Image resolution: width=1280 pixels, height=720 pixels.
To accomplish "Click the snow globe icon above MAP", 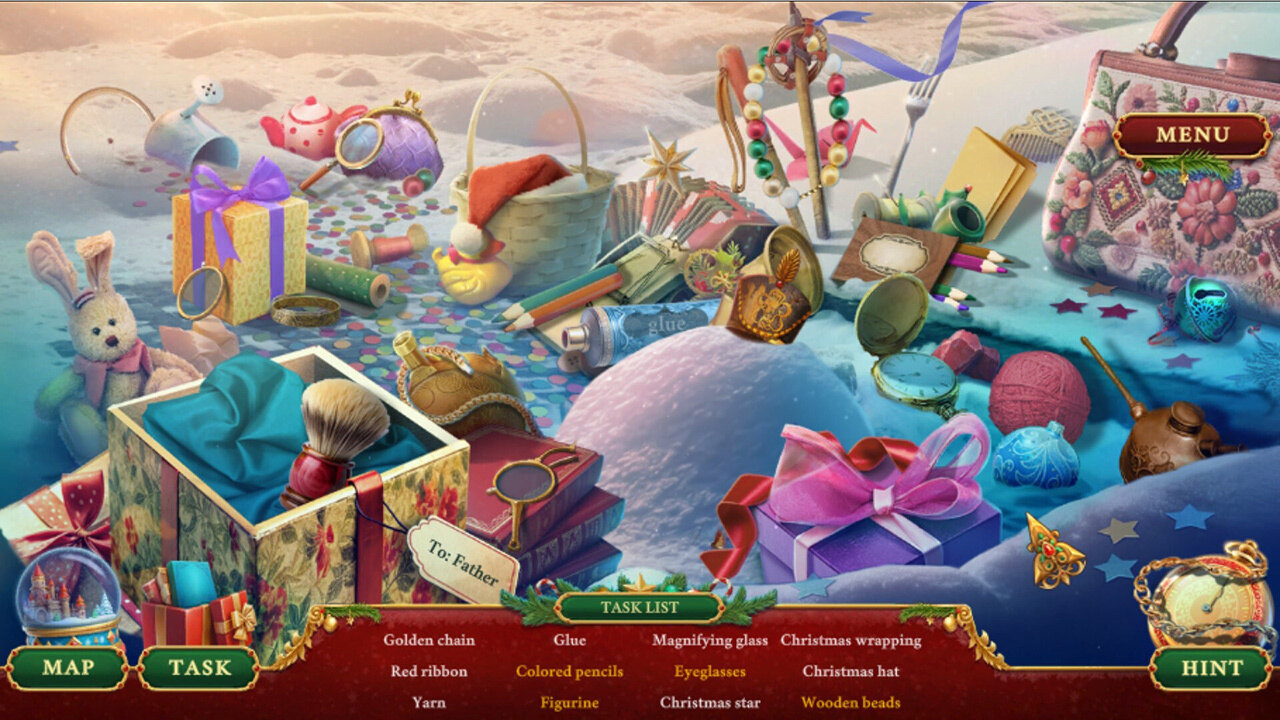I will coord(68,597).
